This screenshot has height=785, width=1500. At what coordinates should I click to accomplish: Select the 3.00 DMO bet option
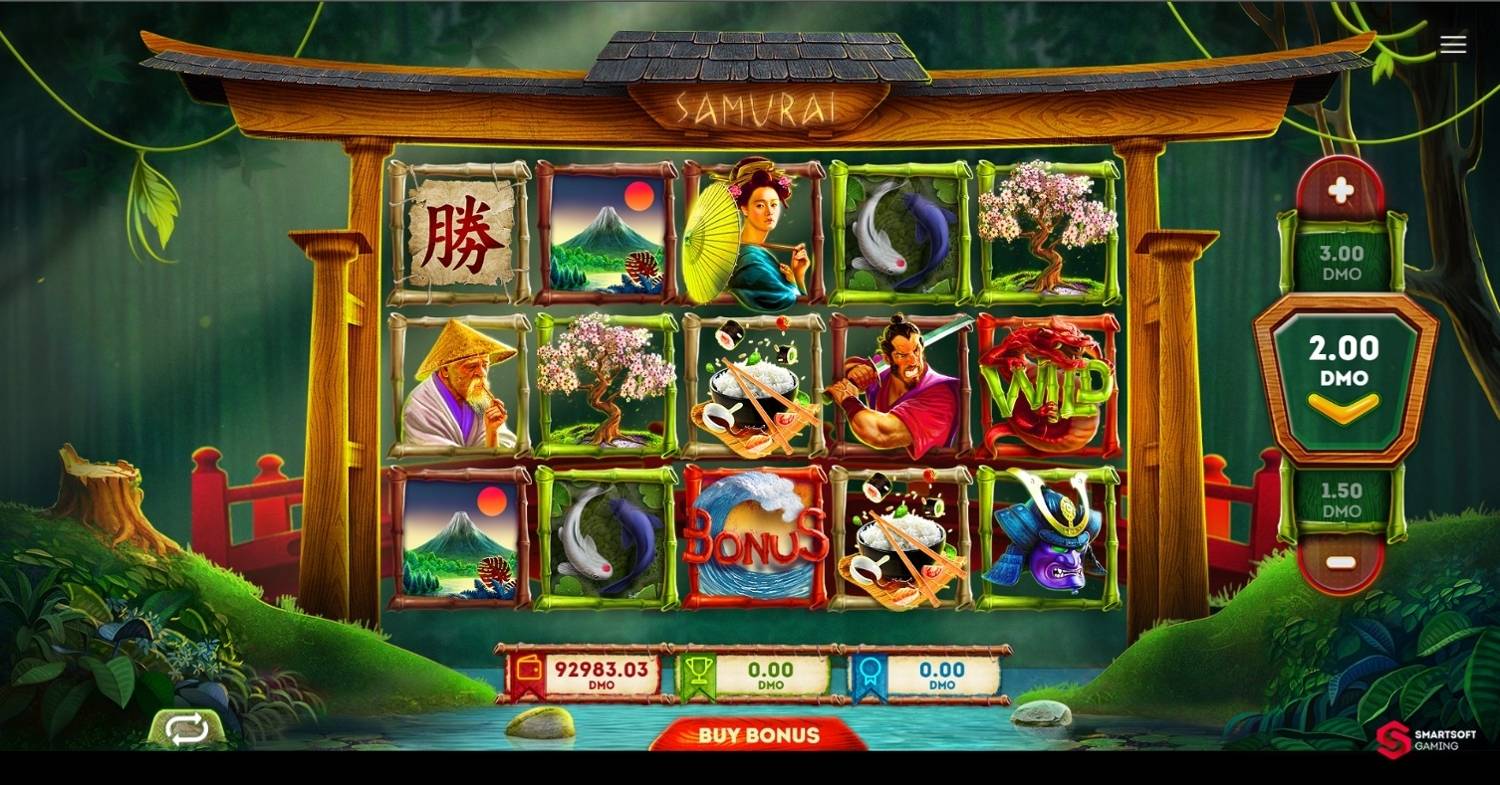pos(1341,264)
